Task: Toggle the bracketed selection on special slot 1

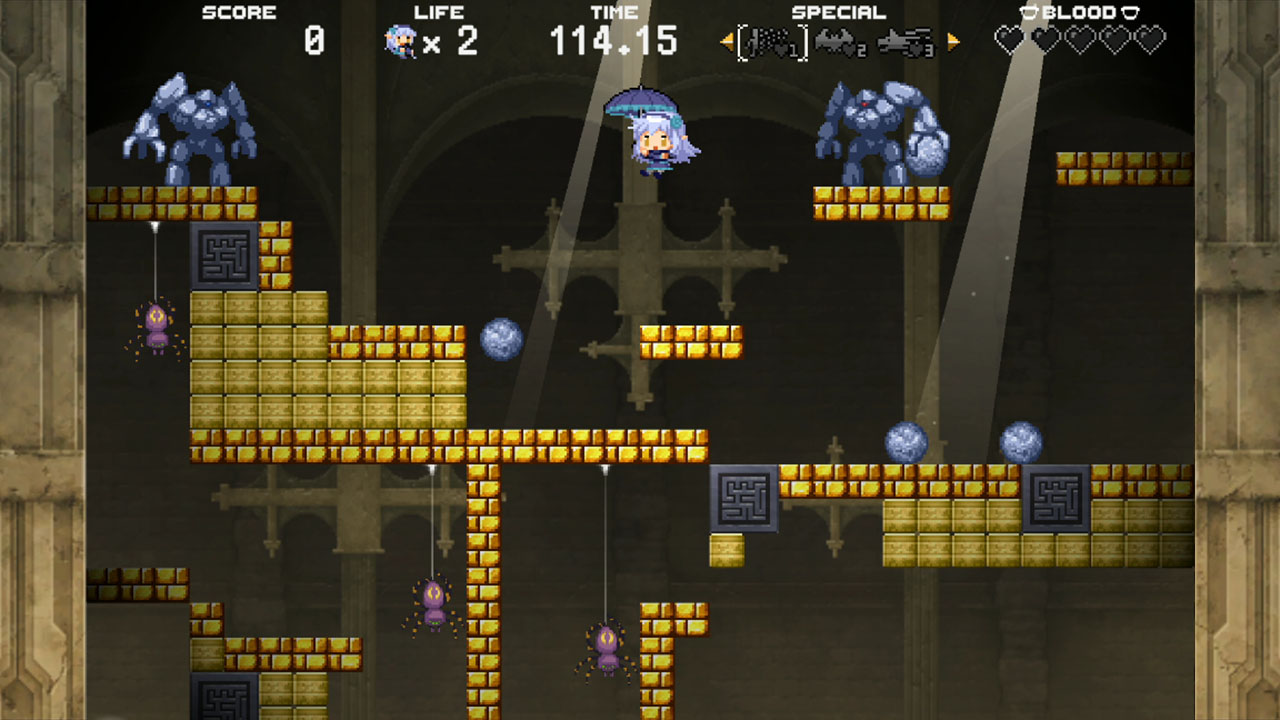Action: tap(770, 41)
